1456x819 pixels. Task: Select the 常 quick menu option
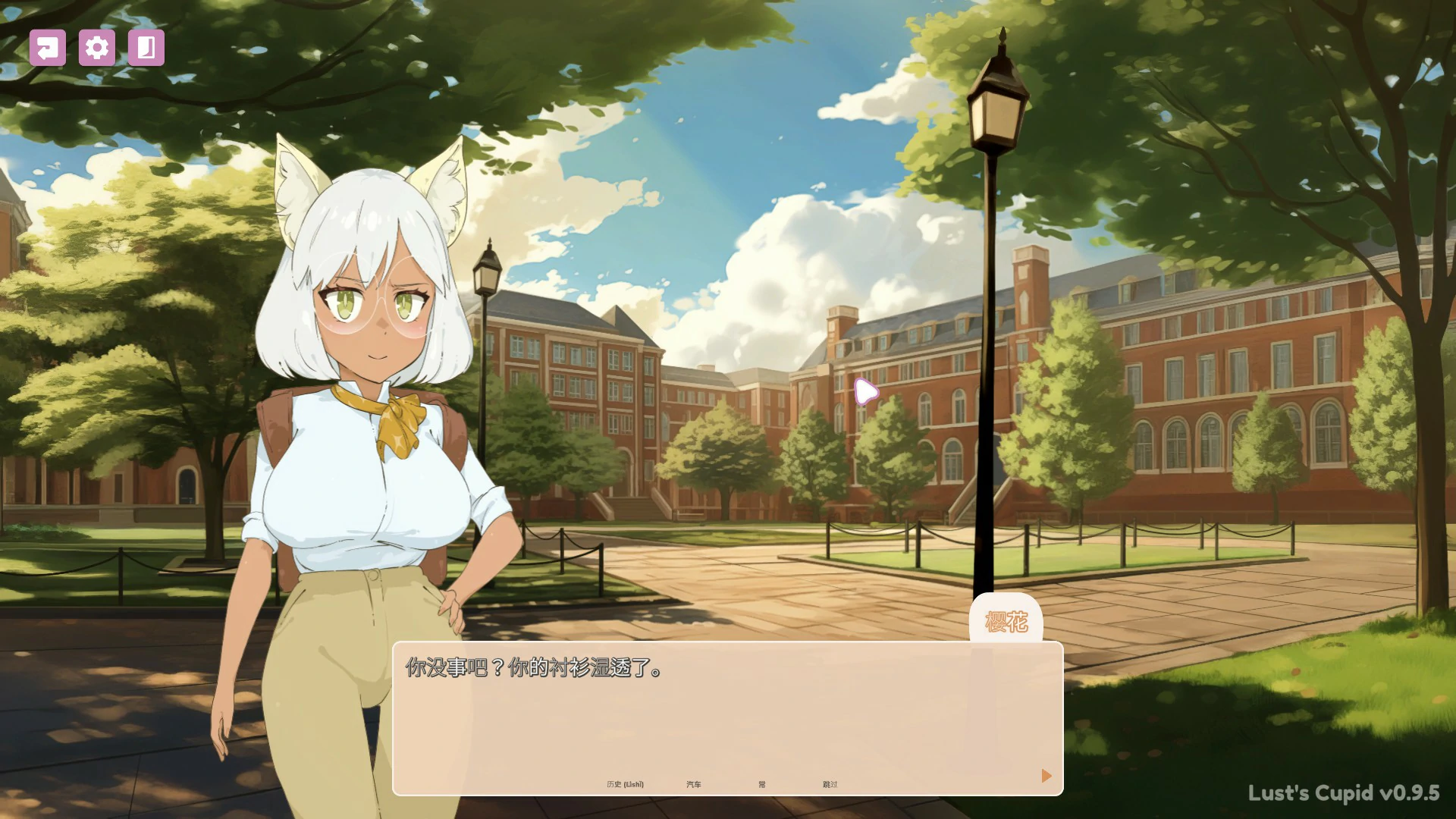point(764,784)
